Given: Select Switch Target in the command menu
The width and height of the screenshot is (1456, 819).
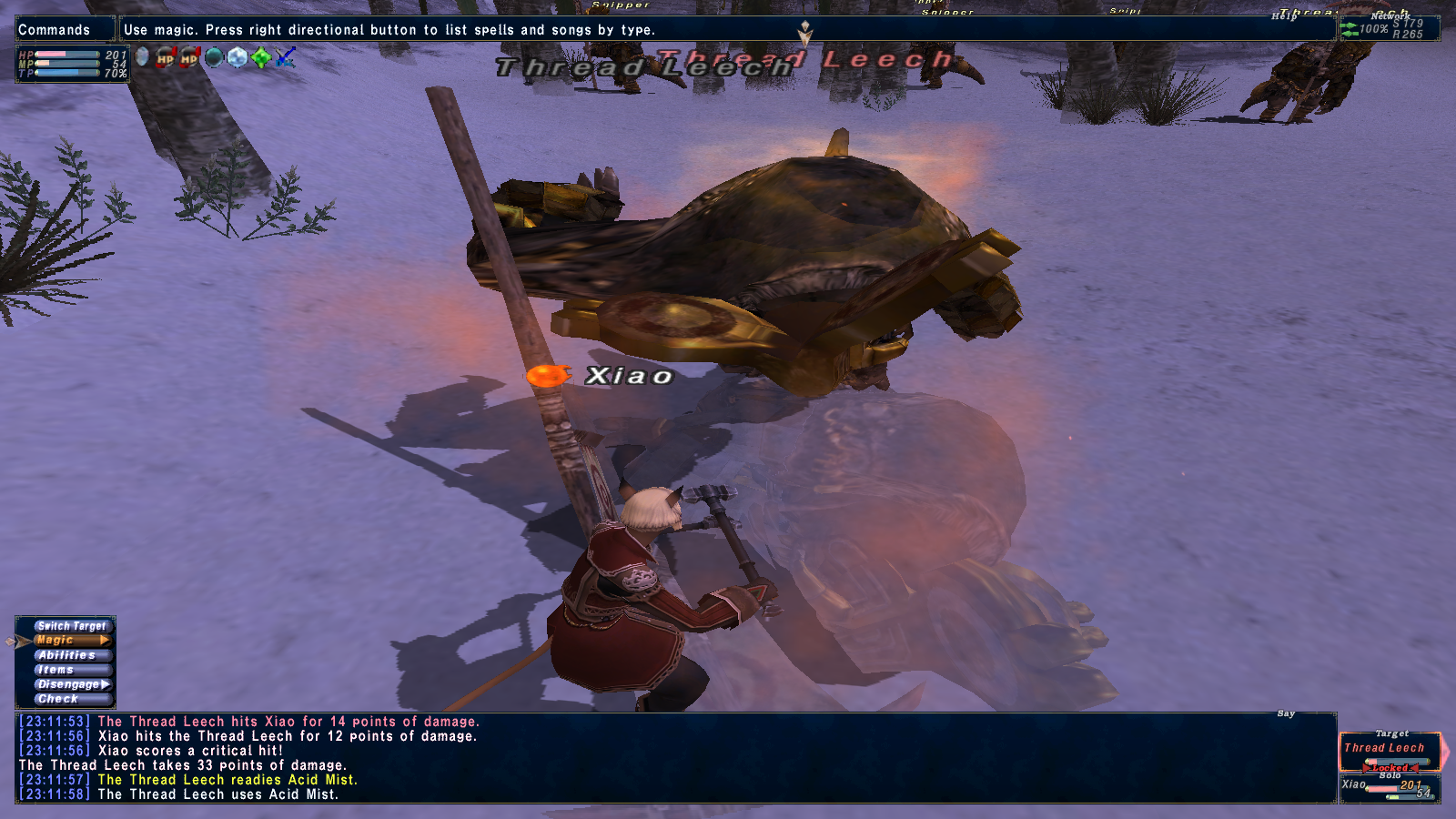Looking at the screenshot, I should pyautogui.click(x=71, y=626).
